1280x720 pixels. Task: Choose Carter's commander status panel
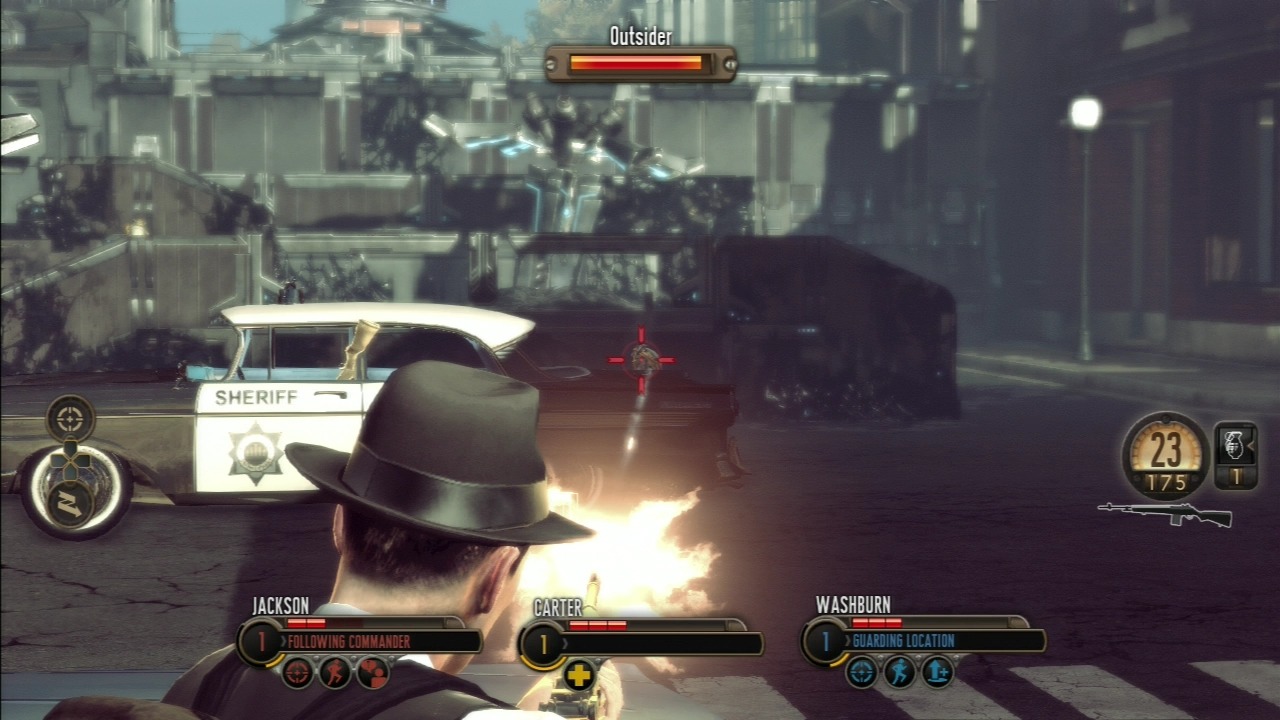pyautogui.click(x=642, y=642)
